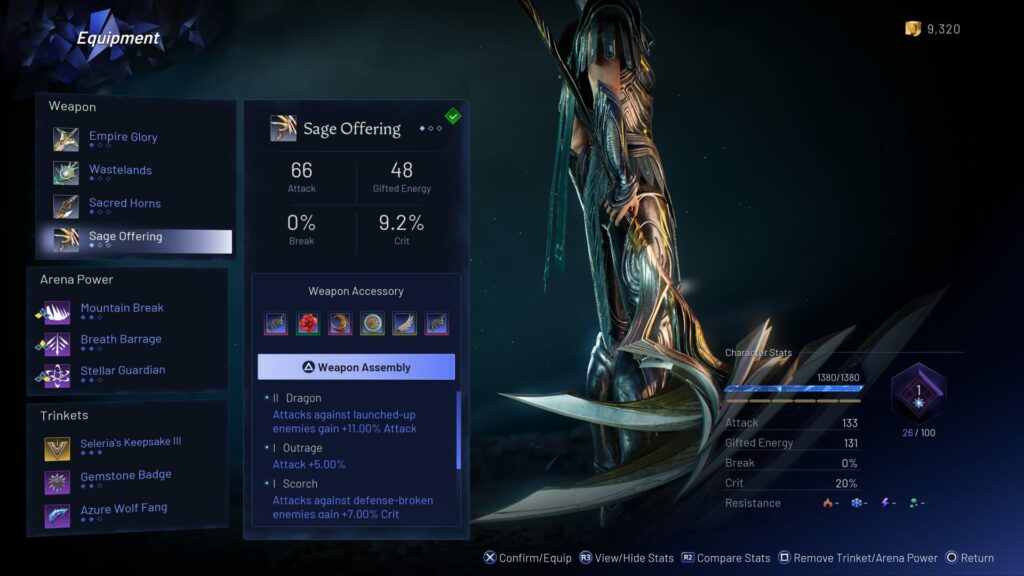Select the Mountain Break arena power

121,310
